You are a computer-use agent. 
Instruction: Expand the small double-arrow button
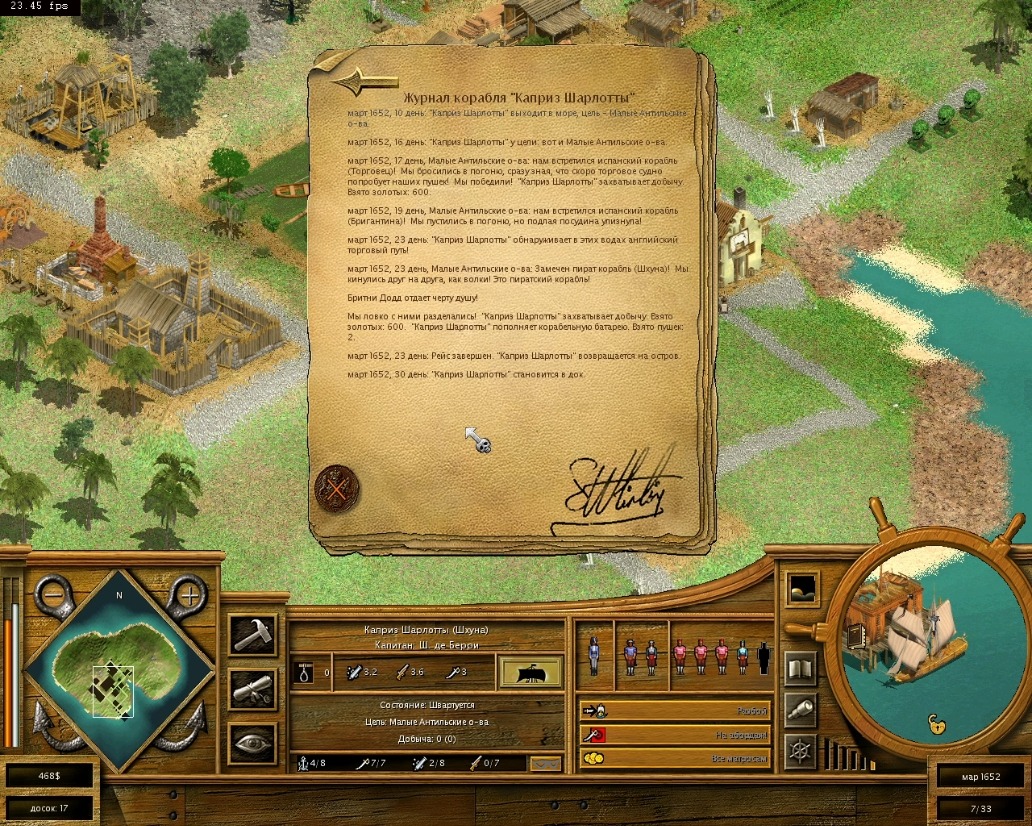pyautogui.click(x=545, y=764)
